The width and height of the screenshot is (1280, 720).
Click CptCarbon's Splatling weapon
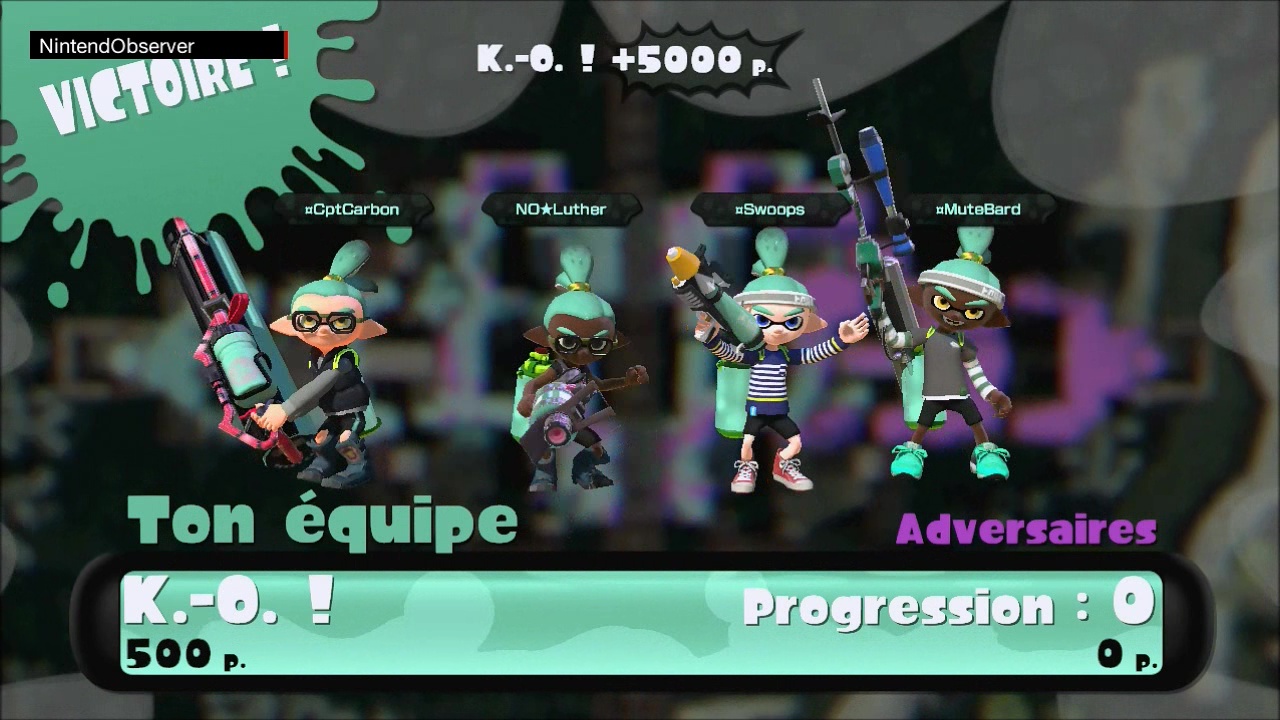tap(230, 350)
